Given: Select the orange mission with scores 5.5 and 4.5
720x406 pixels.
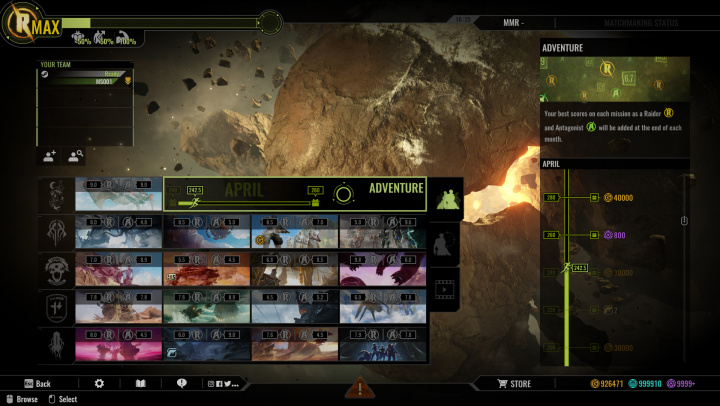Looking at the screenshot, I should [205, 269].
